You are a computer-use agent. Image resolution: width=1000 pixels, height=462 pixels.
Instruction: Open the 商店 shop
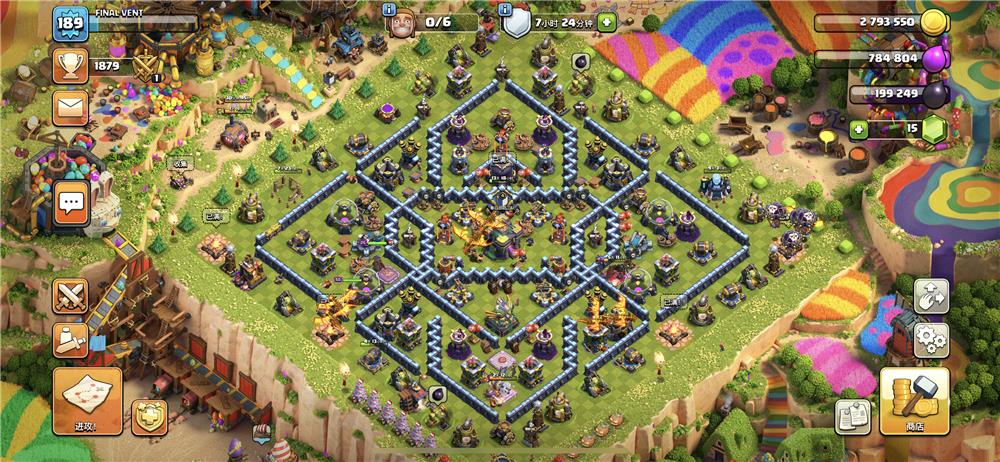914,400
